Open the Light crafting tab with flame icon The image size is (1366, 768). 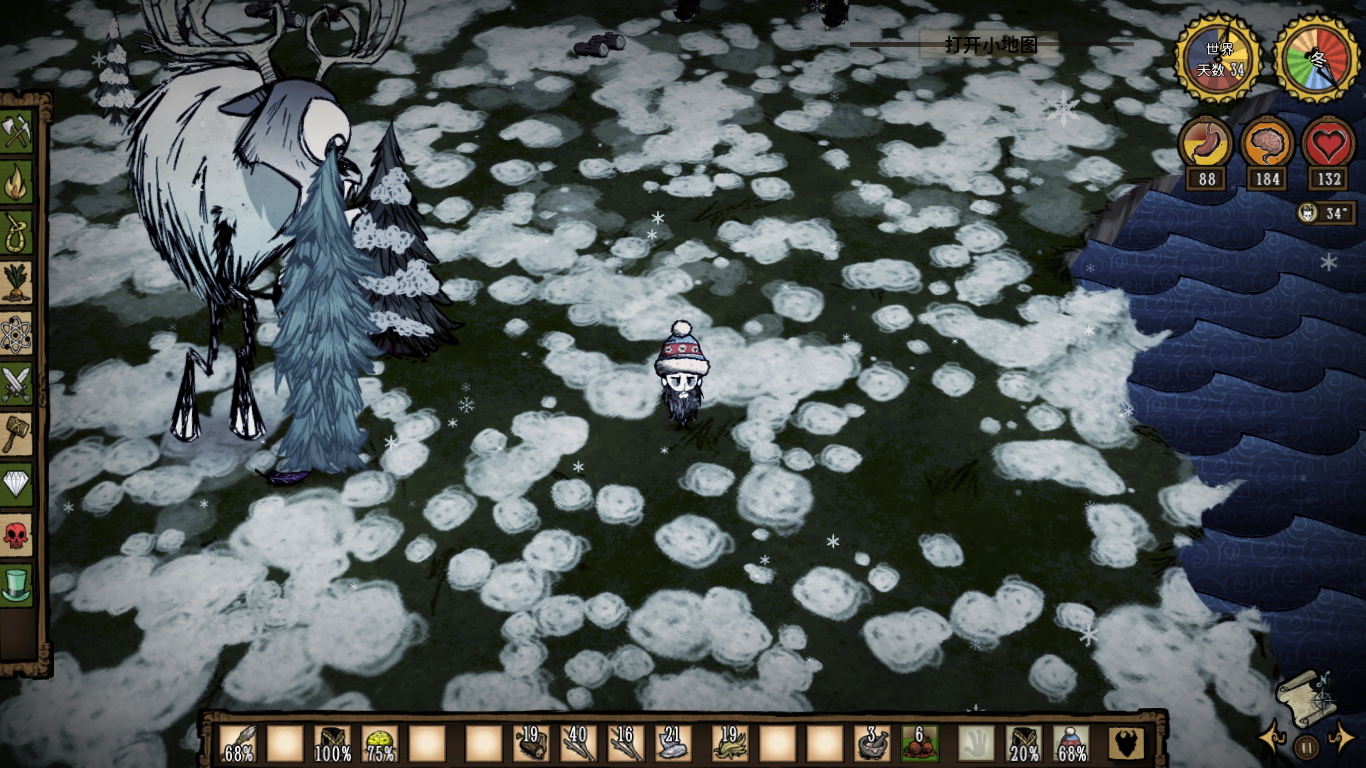pos(17,183)
